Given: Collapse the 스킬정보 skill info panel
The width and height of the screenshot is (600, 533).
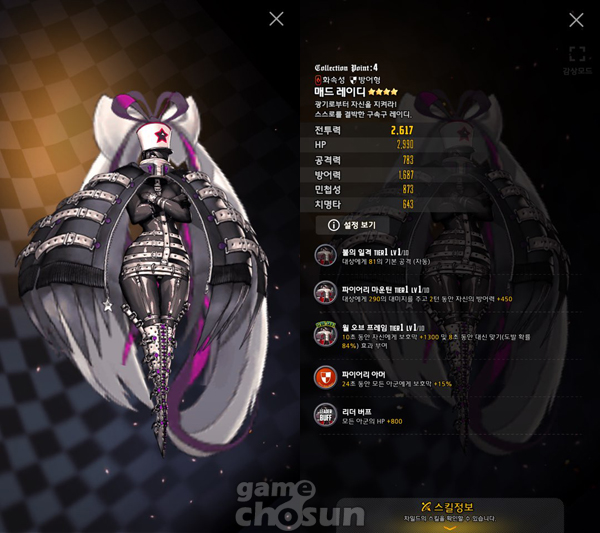Looking at the screenshot, I should coord(449,527).
